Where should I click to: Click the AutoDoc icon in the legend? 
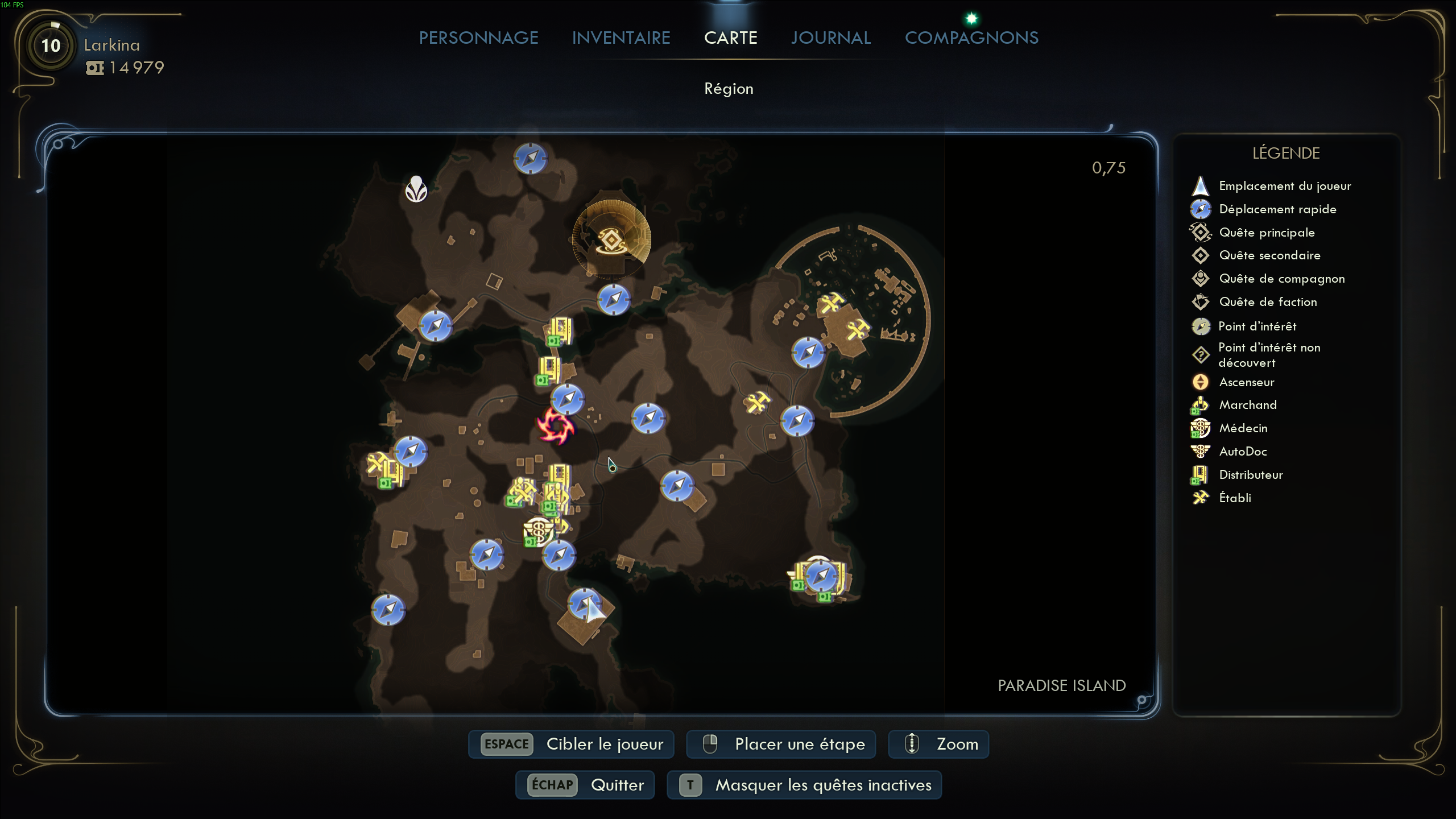[1200, 451]
